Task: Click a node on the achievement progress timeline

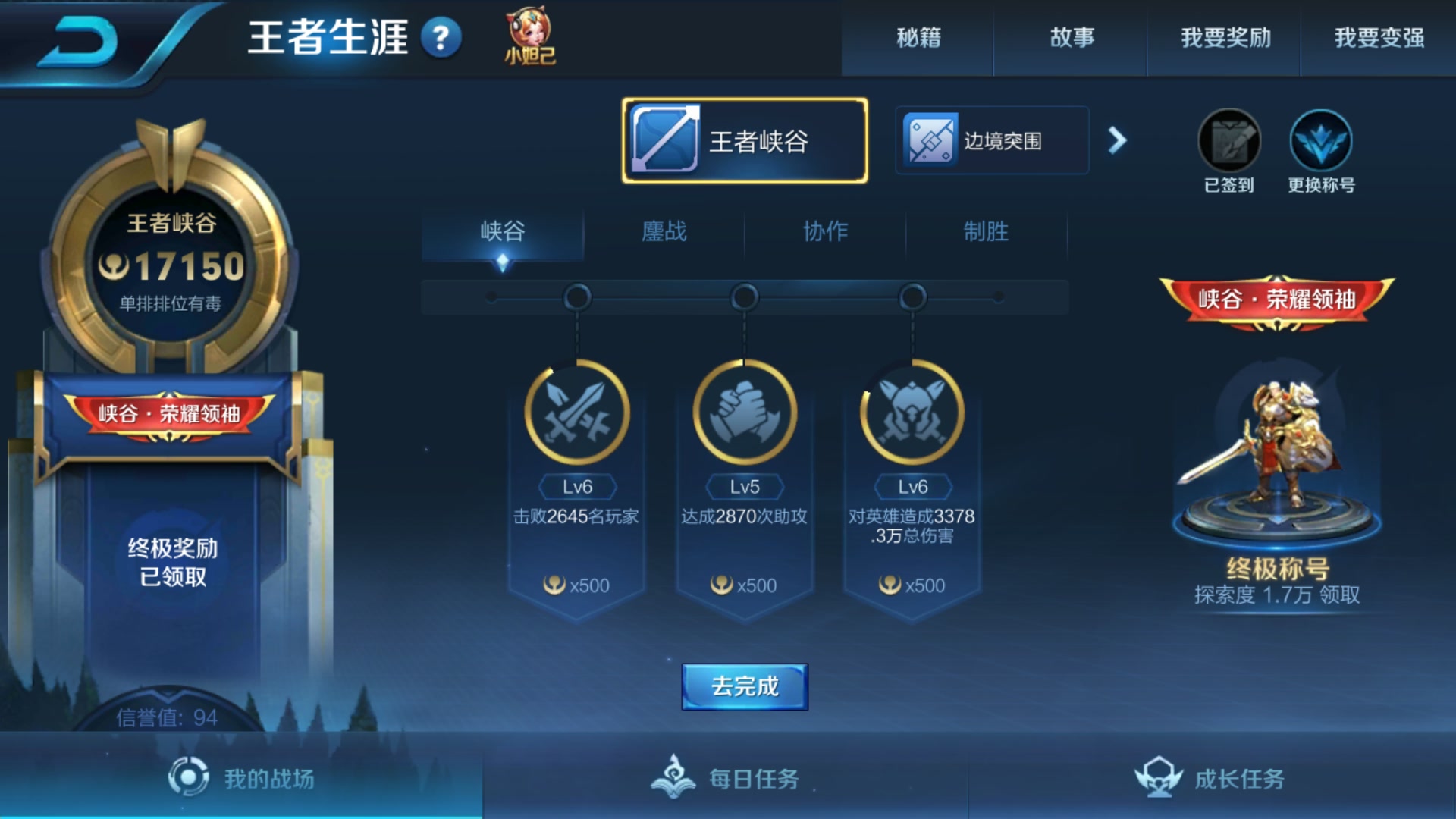Action: tap(744, 297)
